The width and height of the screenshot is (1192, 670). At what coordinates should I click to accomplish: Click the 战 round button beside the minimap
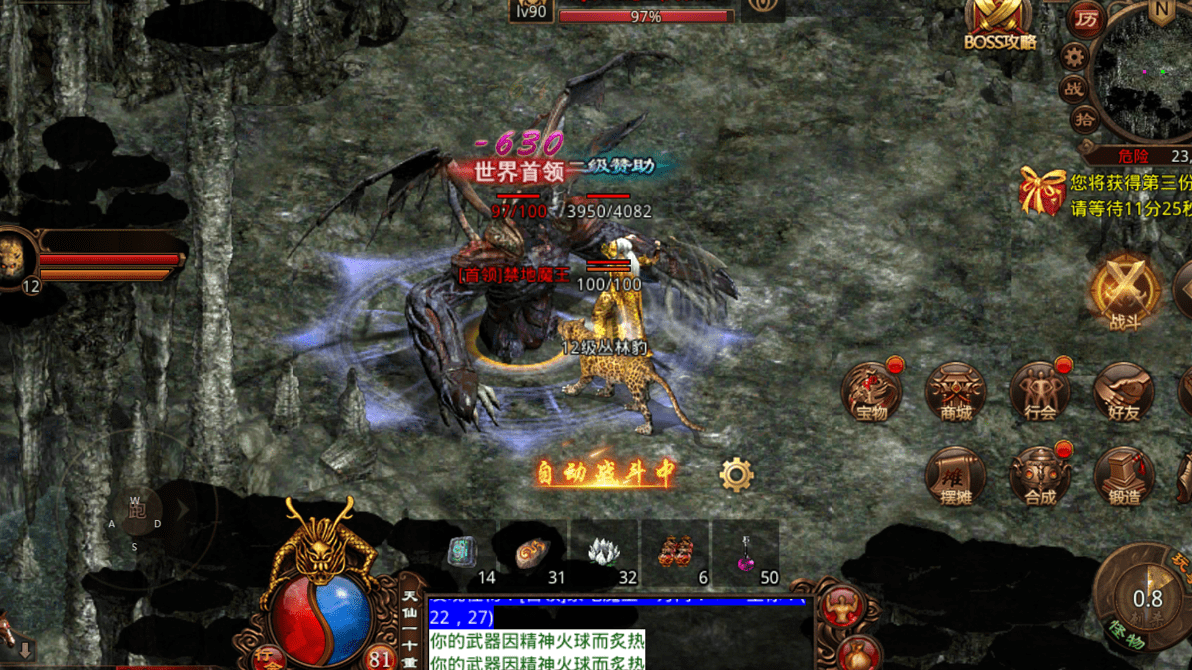click(x=1074, y=88)
